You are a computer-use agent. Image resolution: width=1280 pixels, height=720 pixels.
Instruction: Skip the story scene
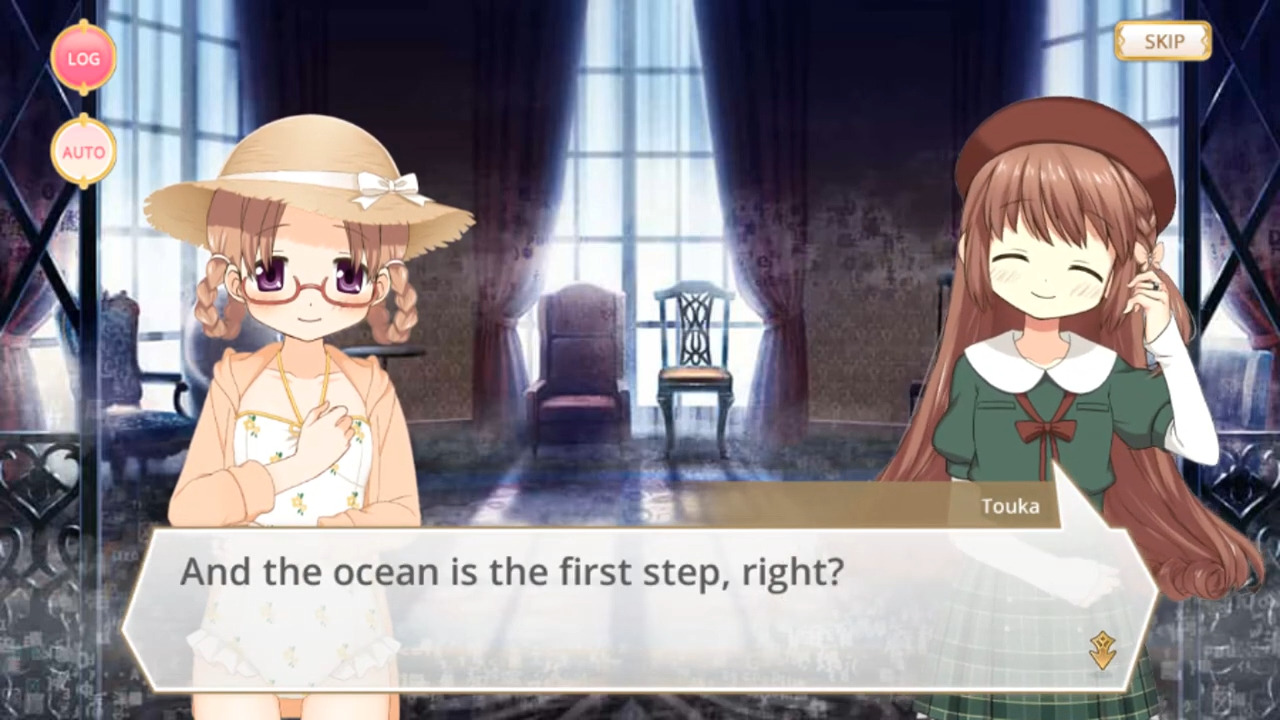tap(1163, 41)
